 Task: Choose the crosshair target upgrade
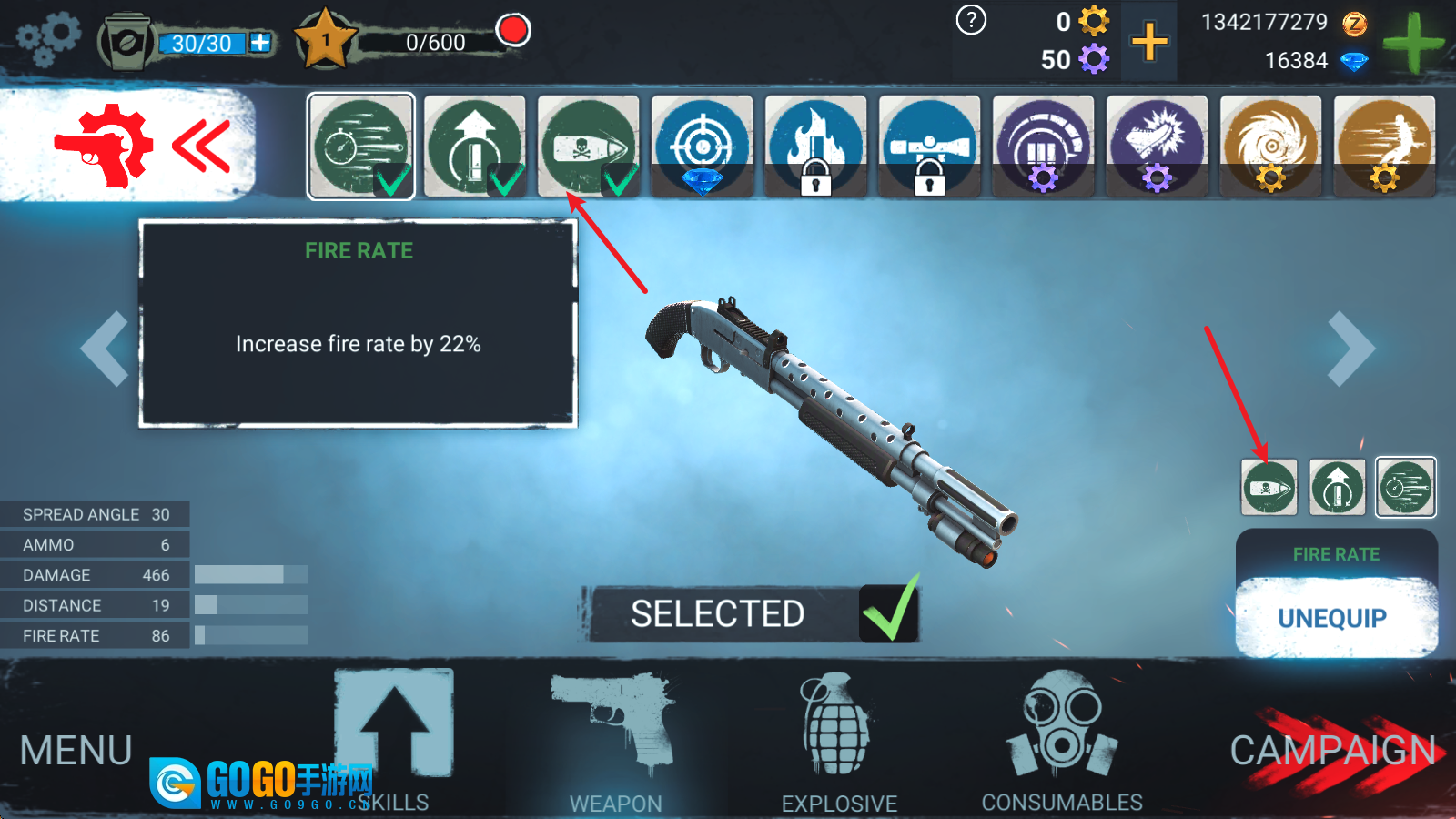pyautogui.click(x=702, y=146)
